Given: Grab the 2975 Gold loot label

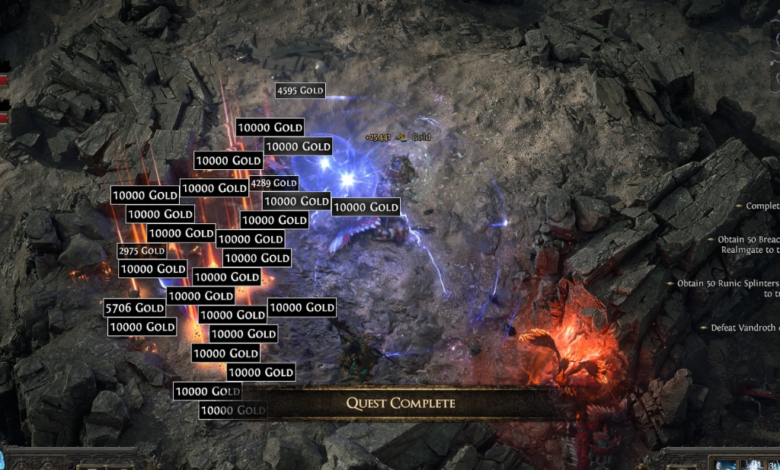Looking at the screenshot, I should 142,251.
